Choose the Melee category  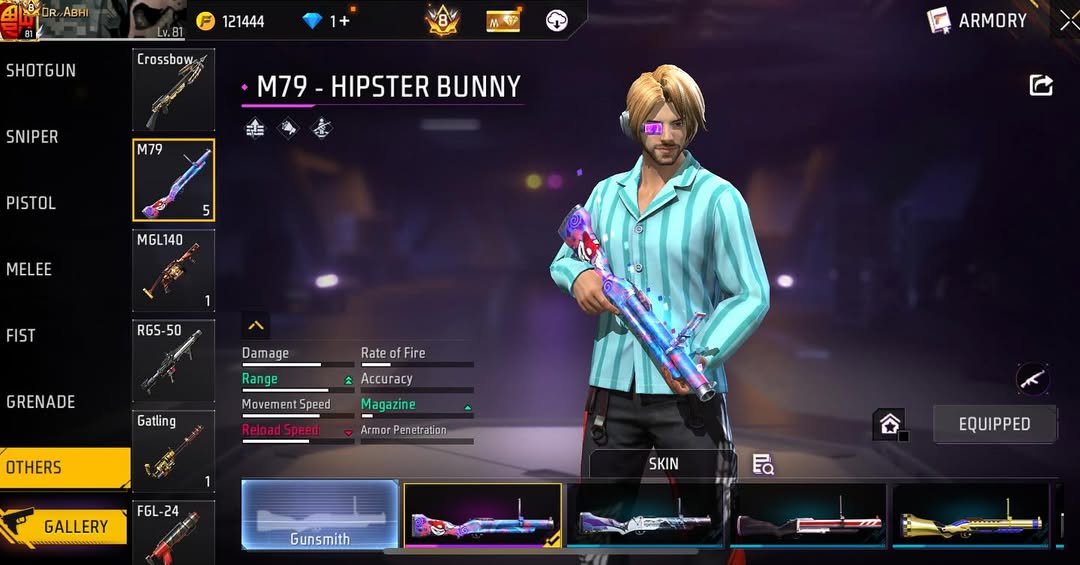coord(30,269)
